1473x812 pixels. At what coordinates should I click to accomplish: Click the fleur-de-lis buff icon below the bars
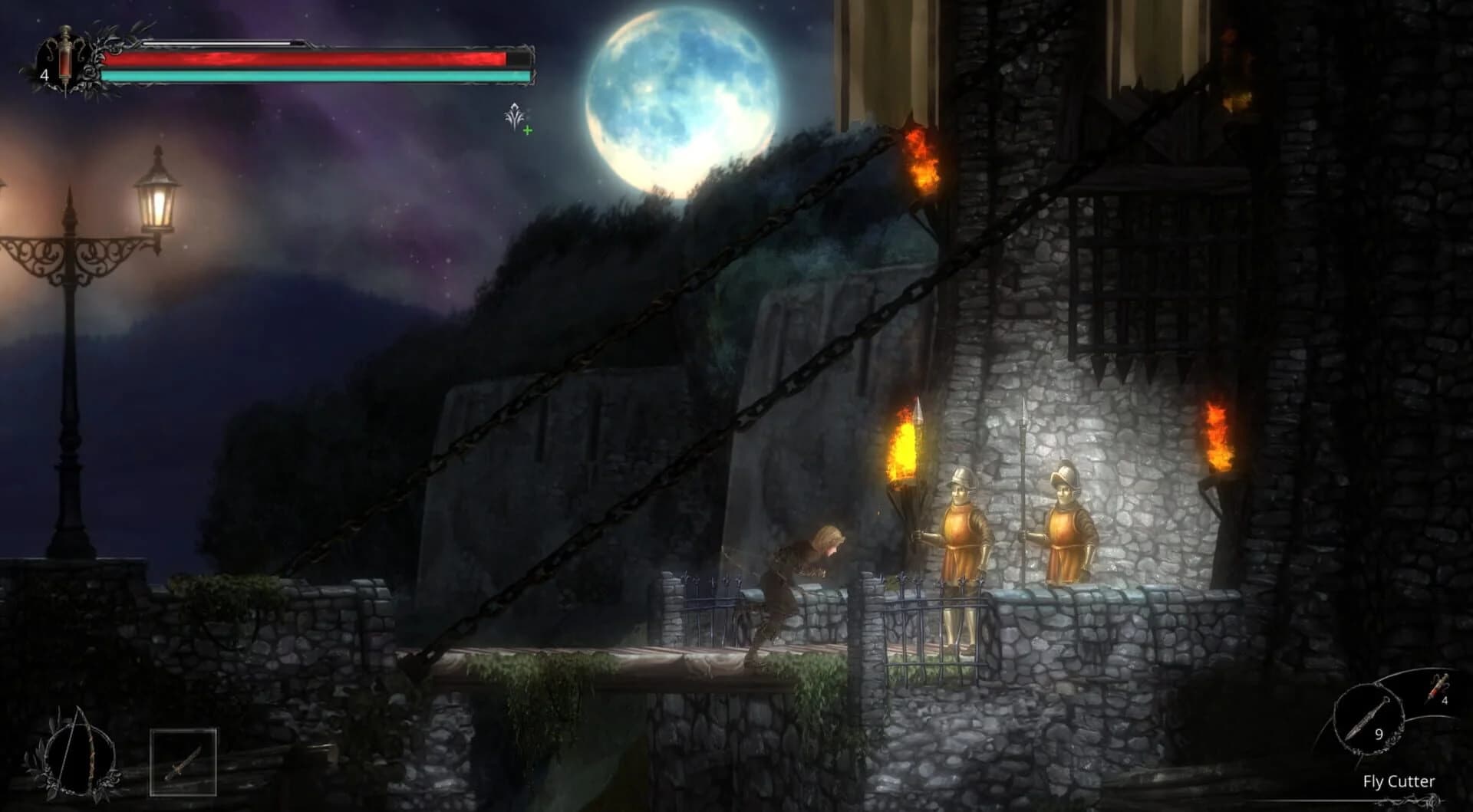point(512,113)
